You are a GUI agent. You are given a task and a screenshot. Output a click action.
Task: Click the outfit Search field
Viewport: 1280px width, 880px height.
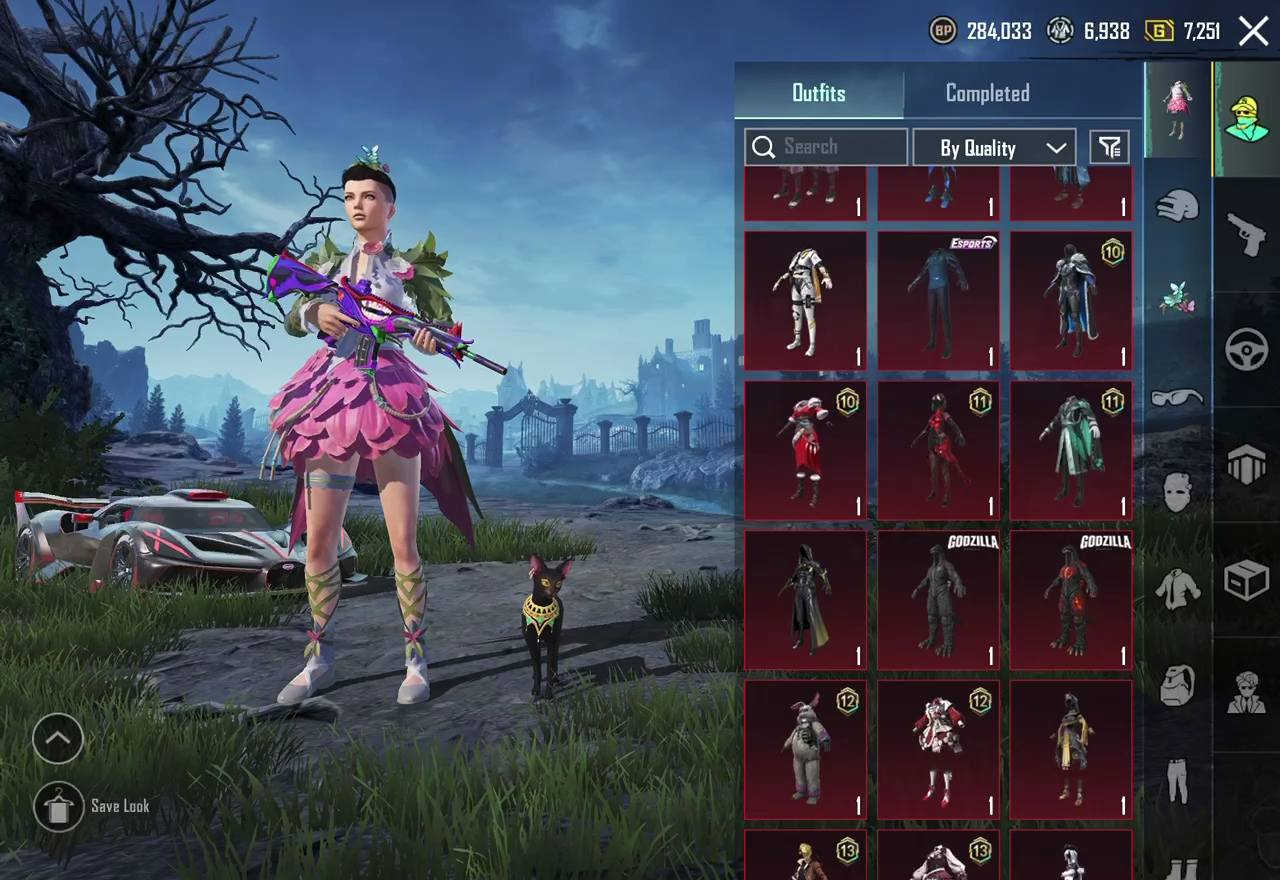click(826, 147)
